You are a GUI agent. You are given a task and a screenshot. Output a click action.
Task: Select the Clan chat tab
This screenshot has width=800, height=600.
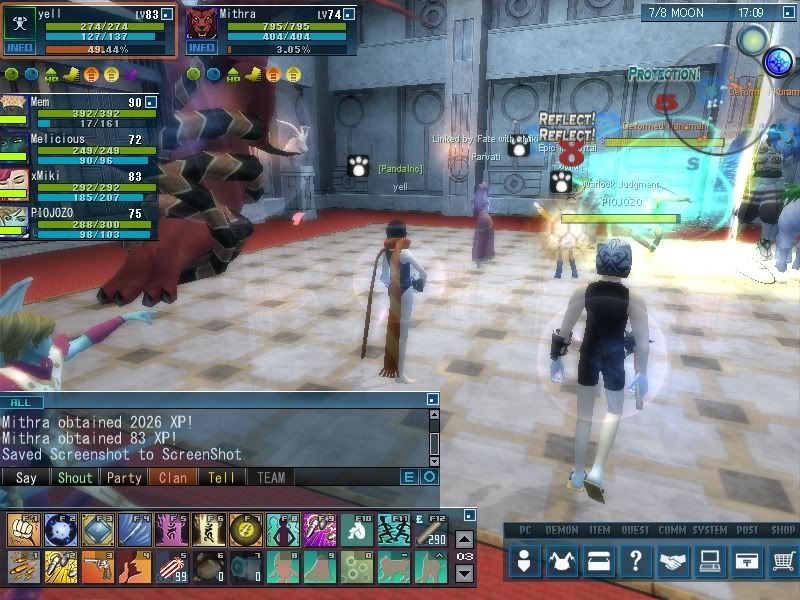(x=173, y=478)
